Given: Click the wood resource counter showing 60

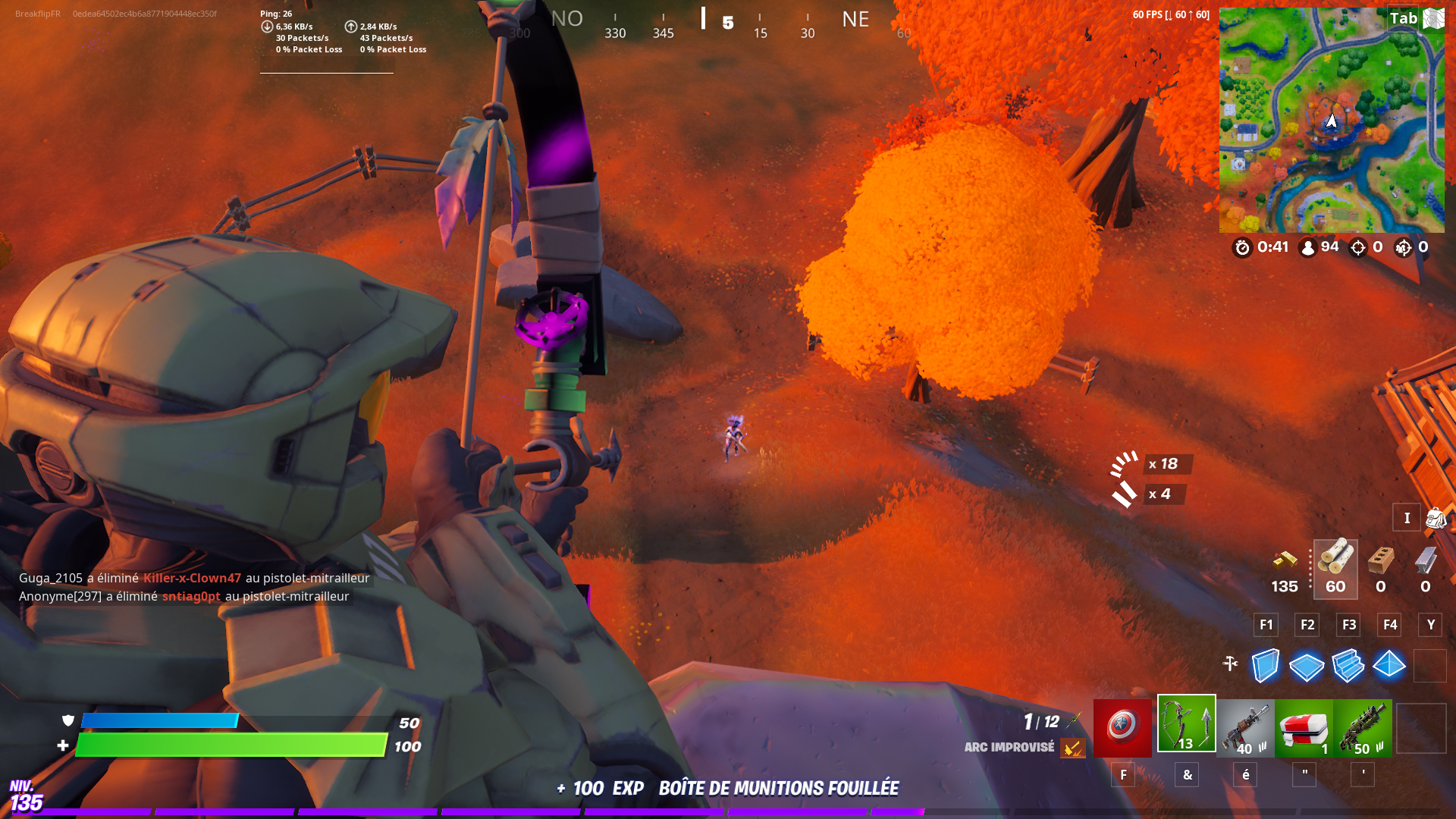Looking at the screenshot, I should tap(1335, 569).
